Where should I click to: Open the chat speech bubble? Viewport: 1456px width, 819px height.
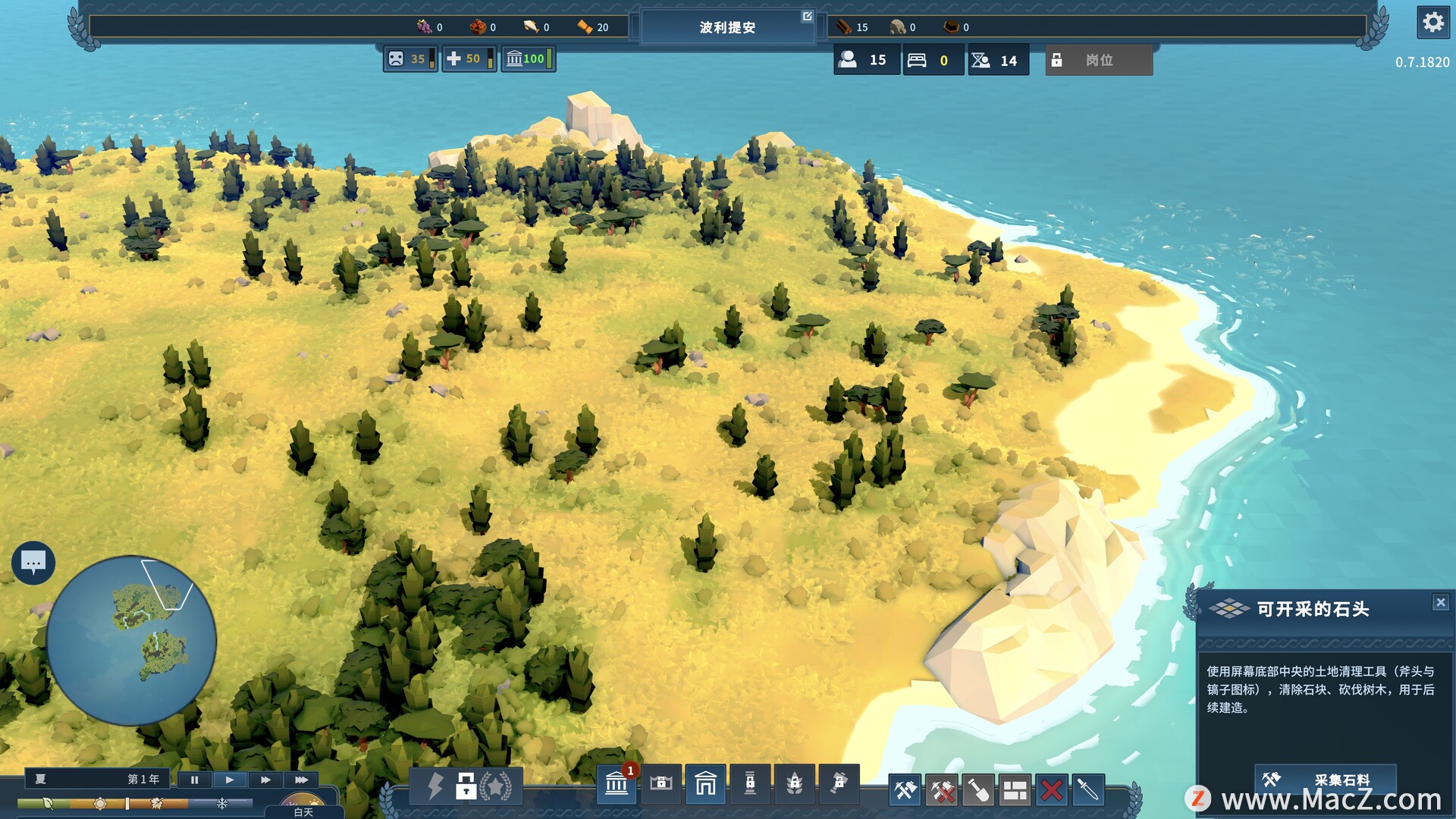(33, 563)
